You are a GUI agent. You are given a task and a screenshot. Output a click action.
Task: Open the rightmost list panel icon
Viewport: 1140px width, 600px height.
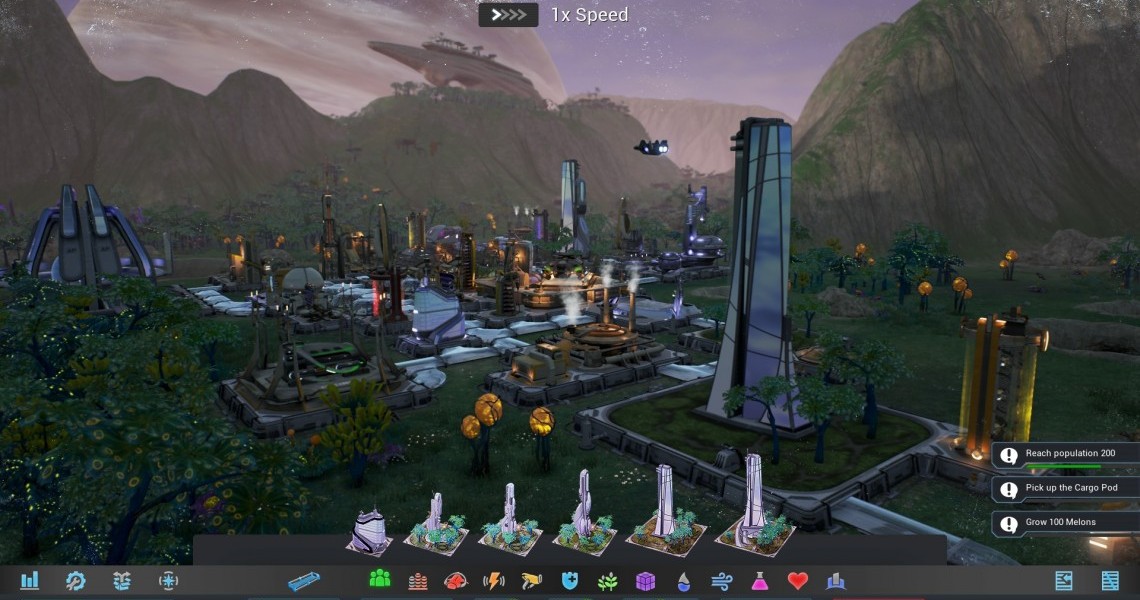pos(1110,580)
